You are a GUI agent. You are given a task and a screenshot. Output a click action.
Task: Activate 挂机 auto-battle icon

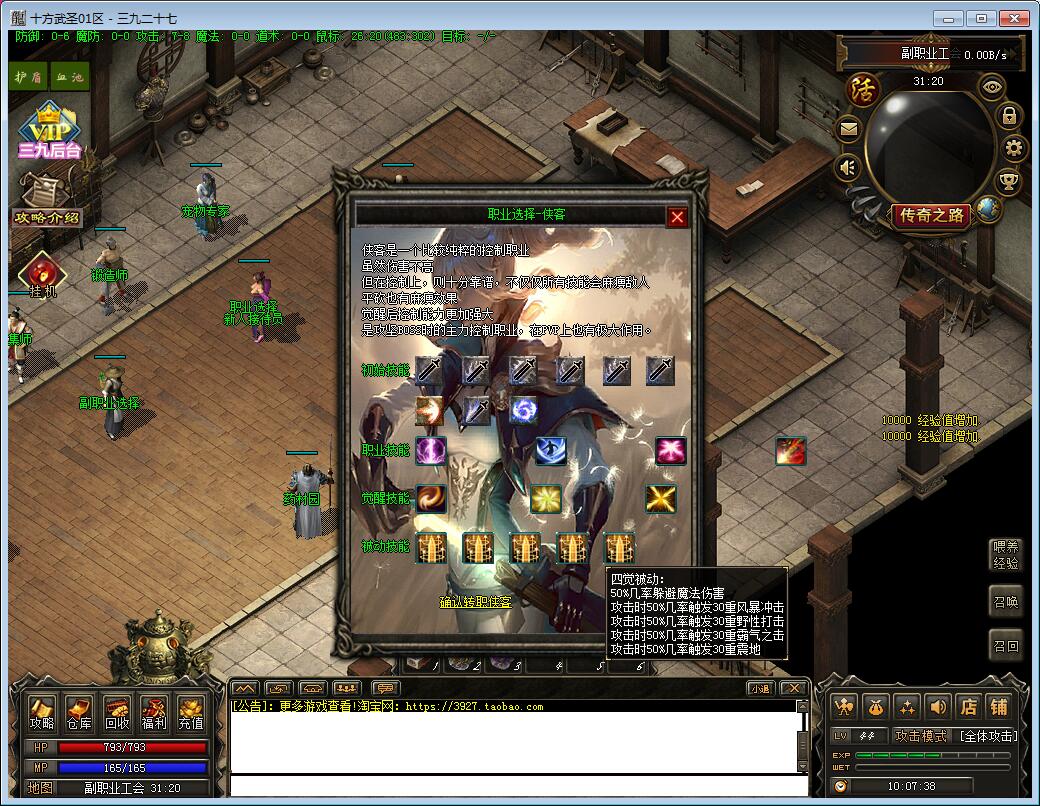[x=41, y=275]
